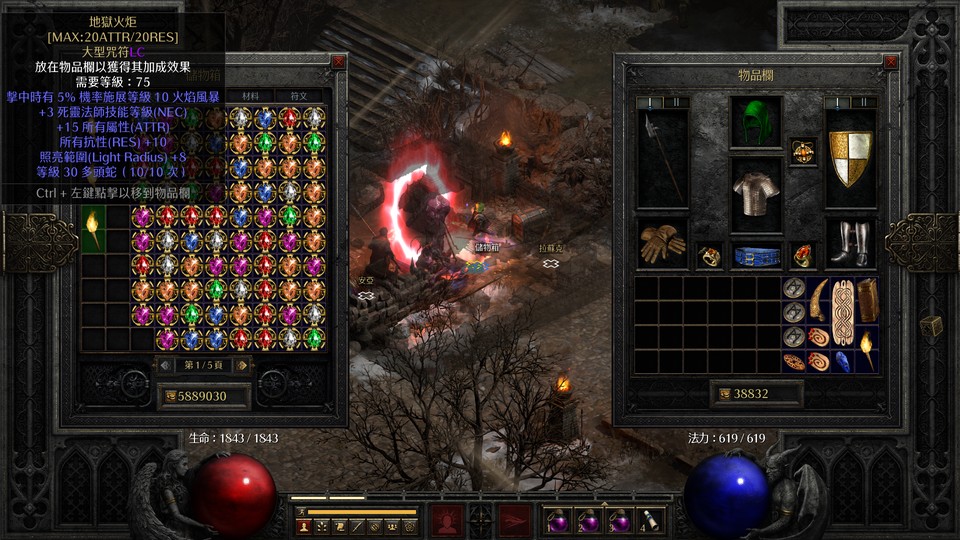
Task: Select the equipped metal boots
Action: point(850,243)
